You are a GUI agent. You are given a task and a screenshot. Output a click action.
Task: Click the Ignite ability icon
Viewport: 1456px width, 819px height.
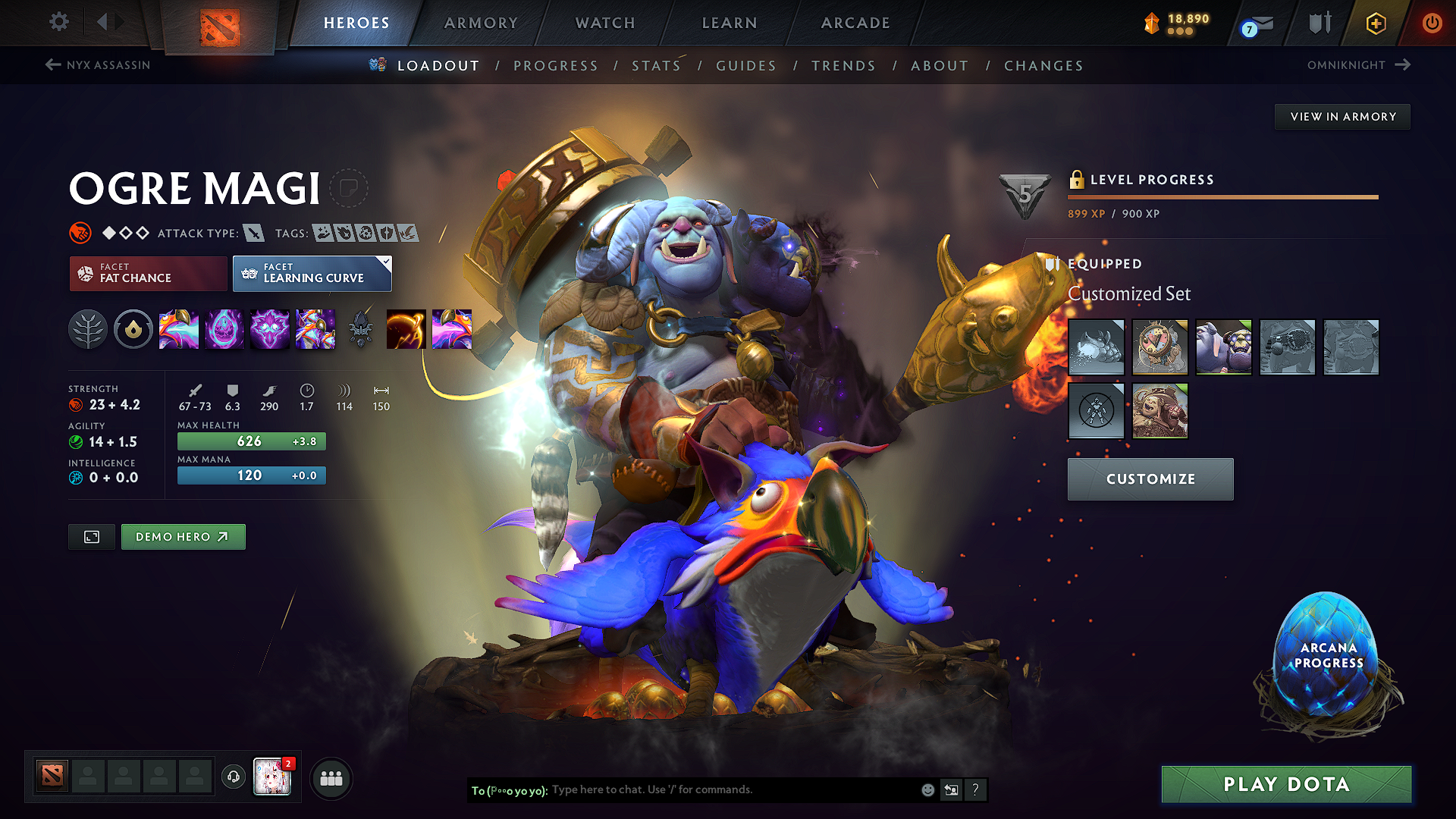point(224,329)
